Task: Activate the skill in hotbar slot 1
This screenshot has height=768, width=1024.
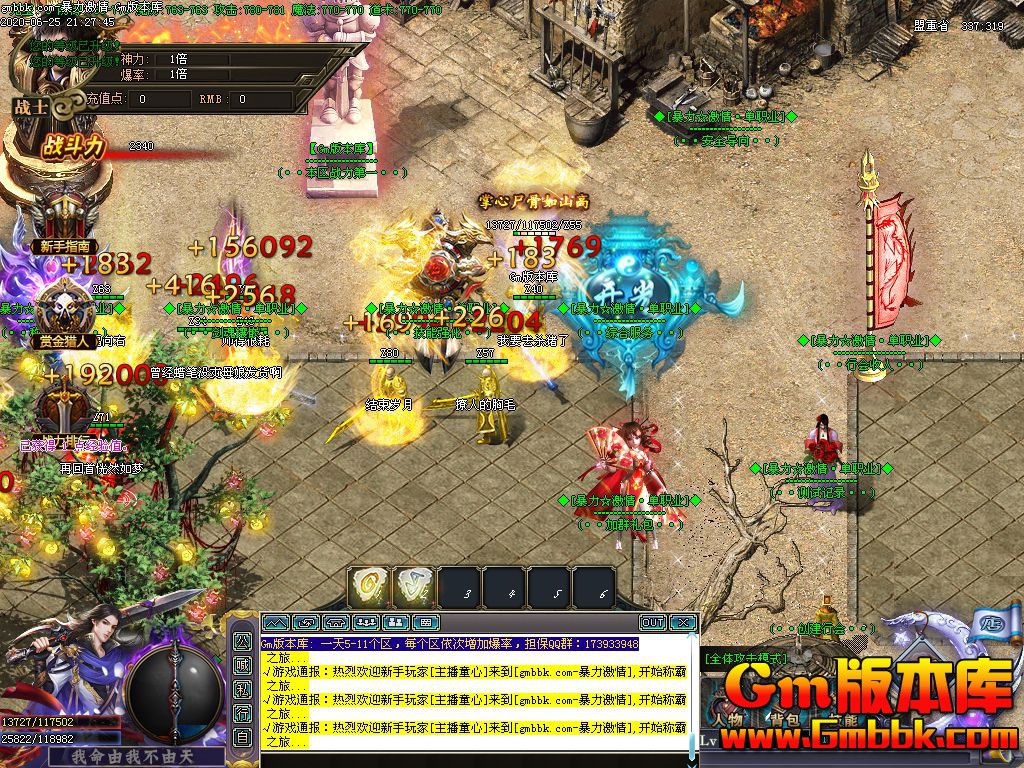Action: (x=368, y=587)
